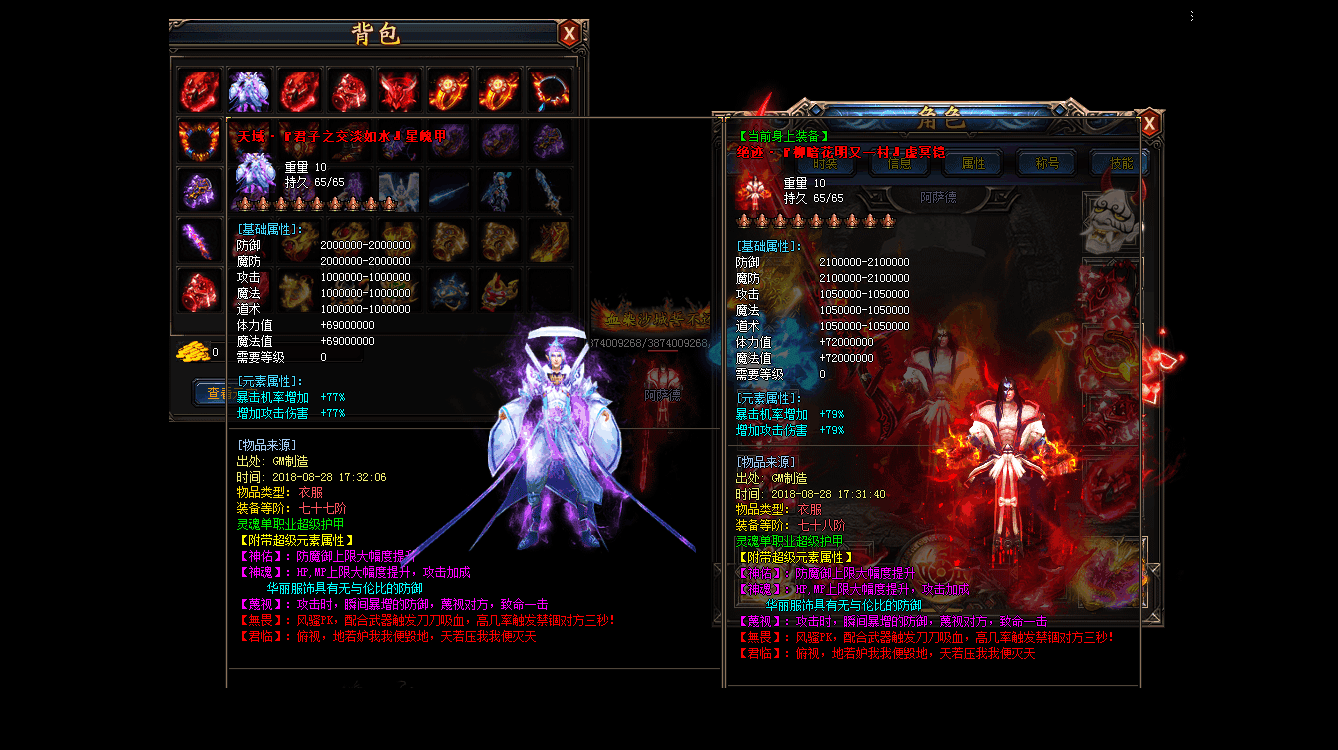1338x750 pixels.
Task: Close the 背包 backpack window
Action: [x=569, y=33]
